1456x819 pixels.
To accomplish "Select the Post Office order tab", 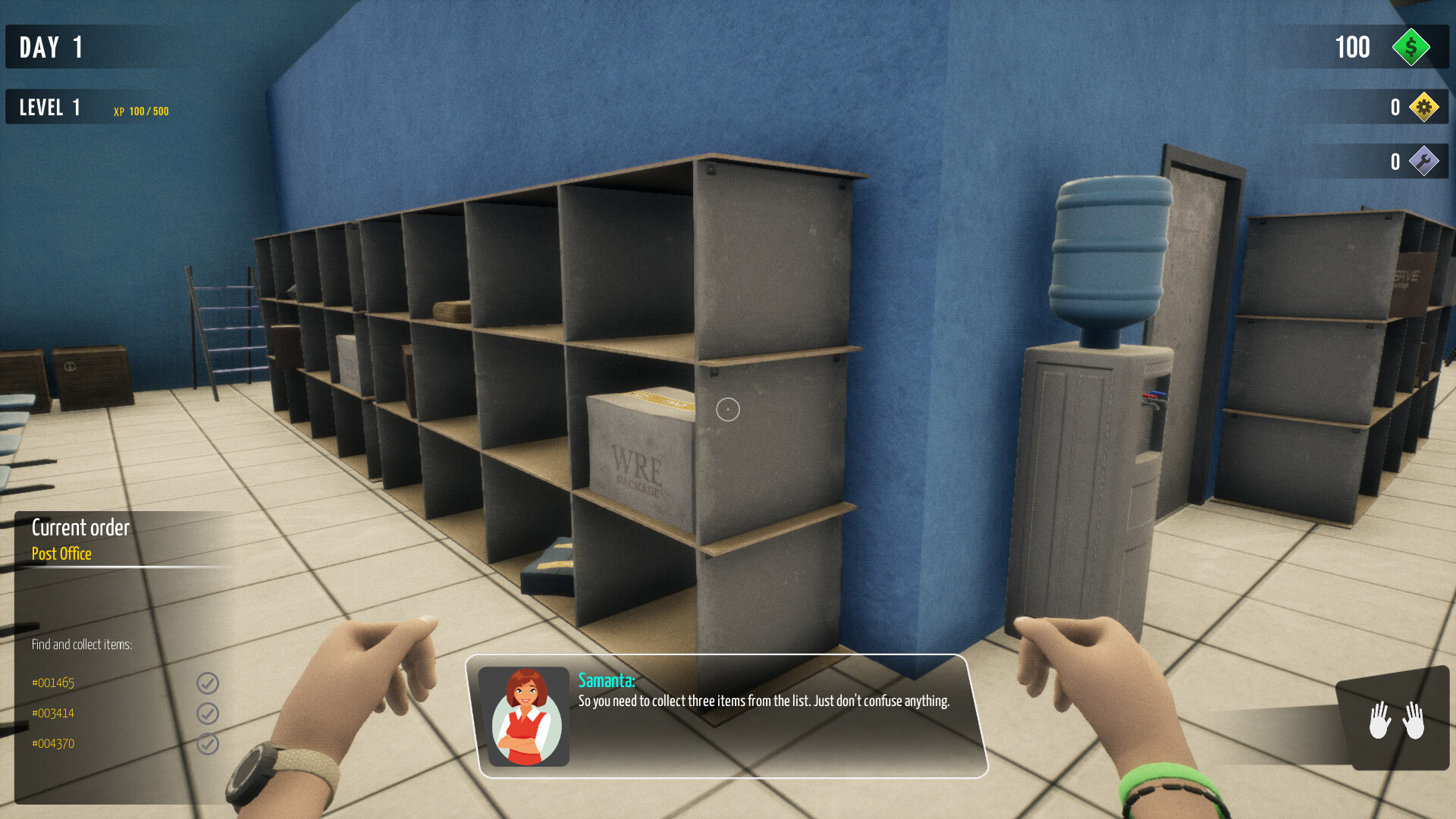I will (60, 554).
